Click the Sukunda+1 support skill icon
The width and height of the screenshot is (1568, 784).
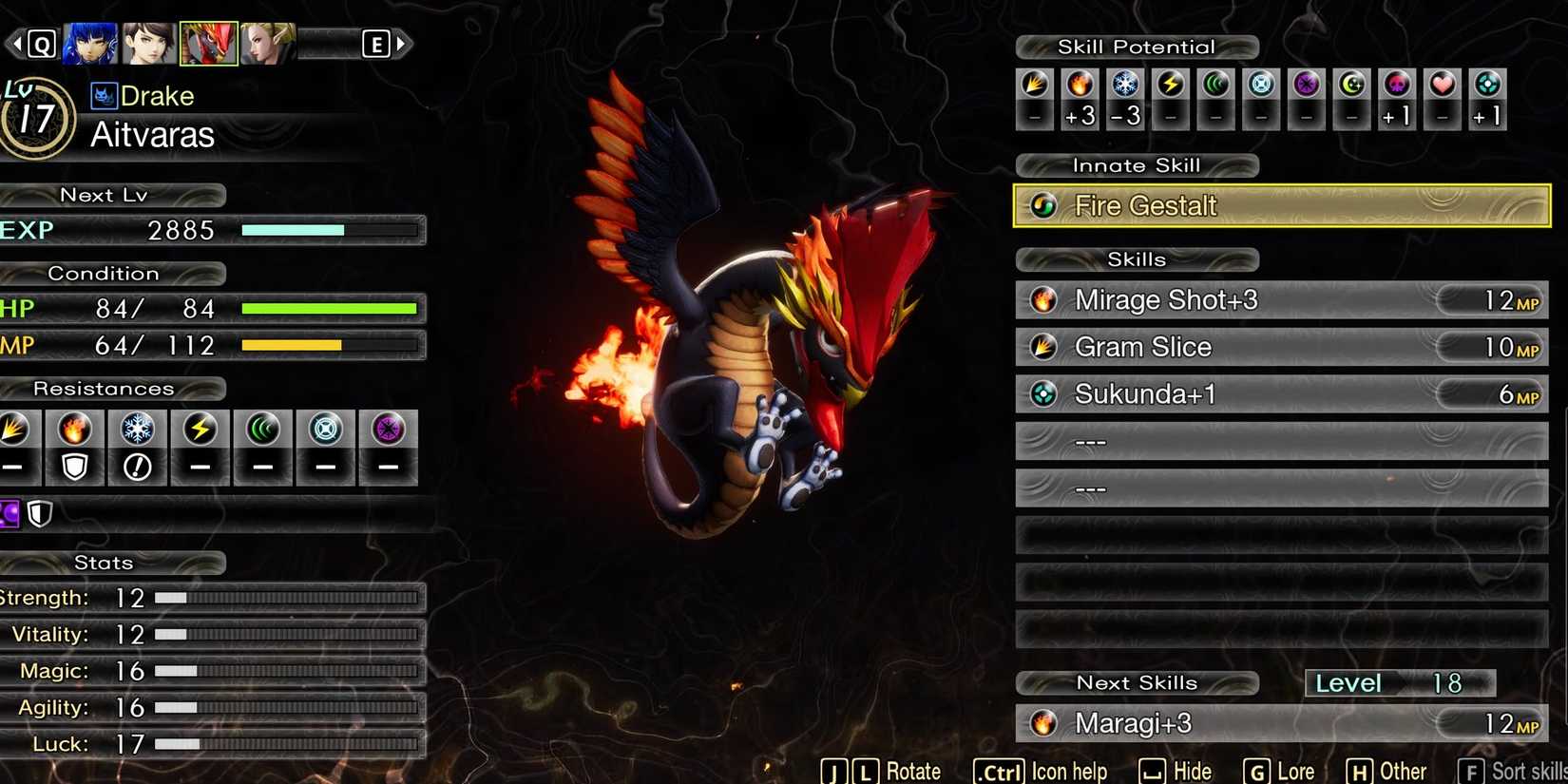click(x=1043, y=393)
